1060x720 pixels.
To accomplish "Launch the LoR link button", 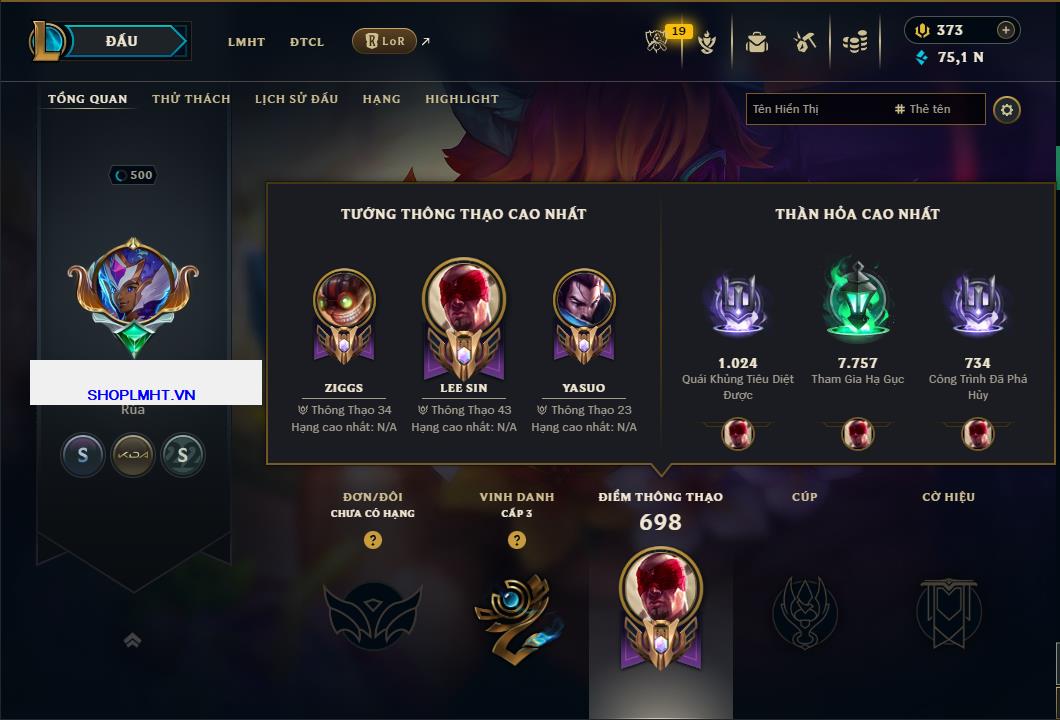I will [x=384, y=41].
